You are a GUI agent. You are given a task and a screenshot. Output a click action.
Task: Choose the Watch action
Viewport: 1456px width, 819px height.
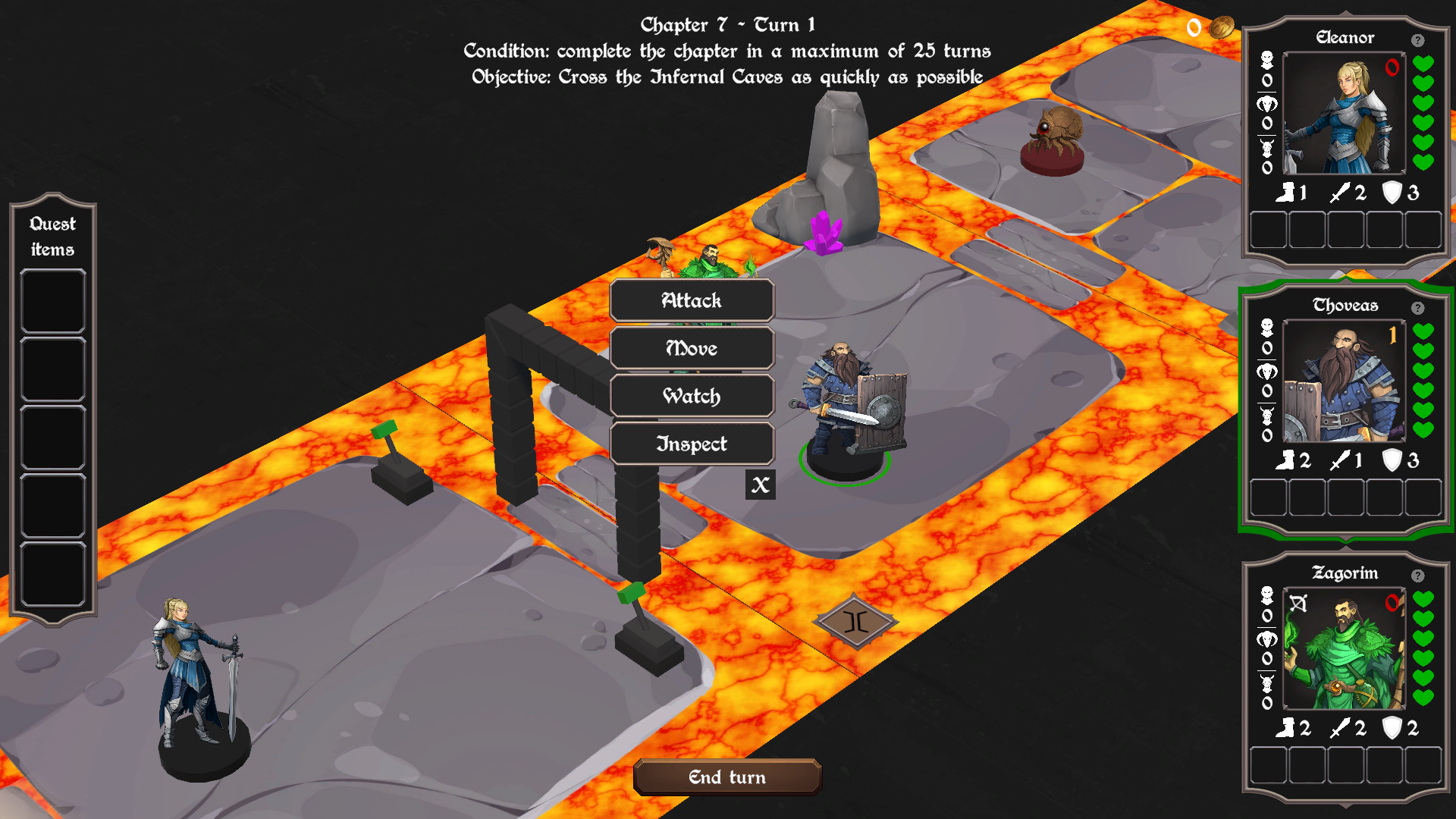tap(692, 396)
